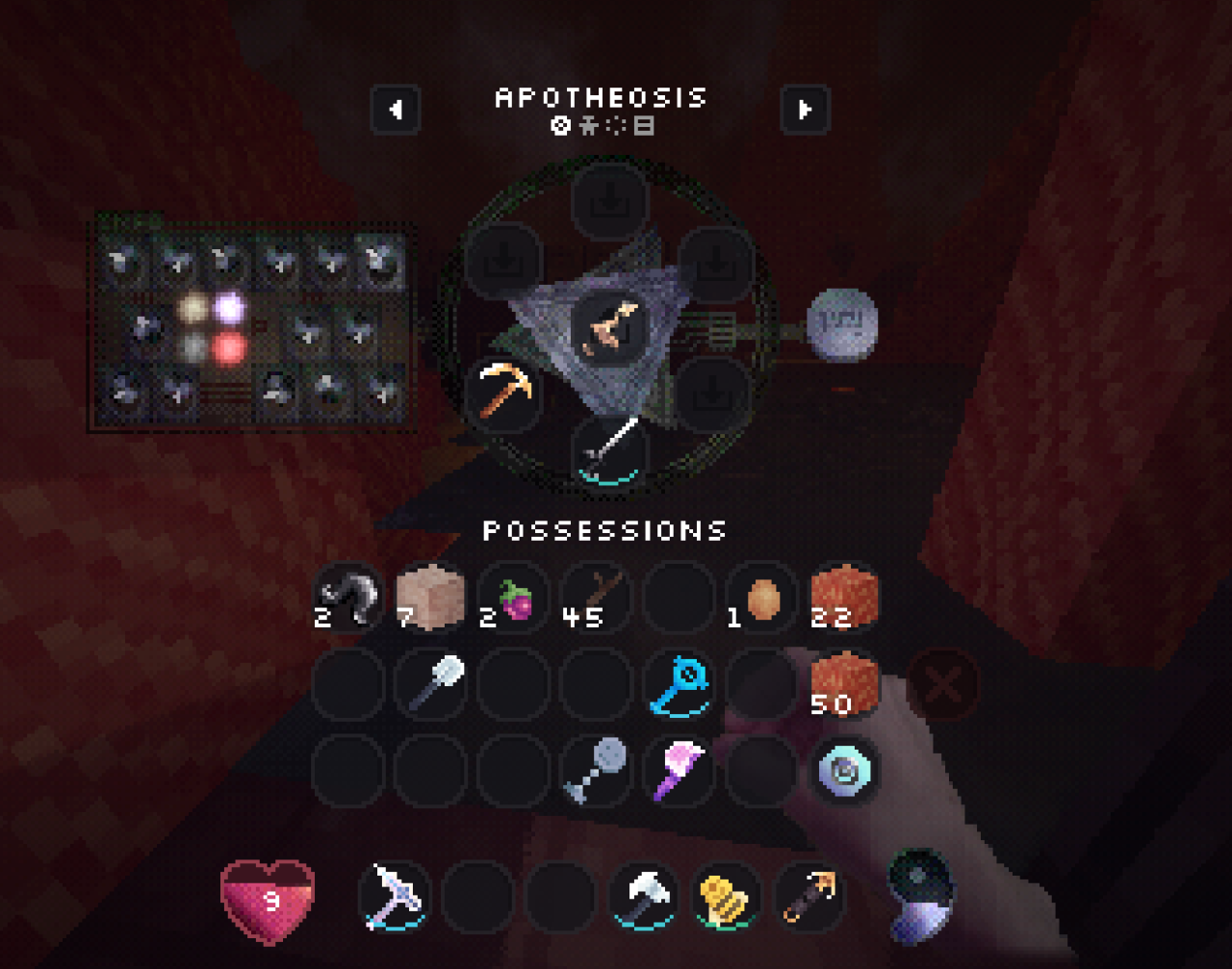Screen dimensions: 1232x969
Task: Select the silver hammer hotbar slot
Action: tap(644, 897)
